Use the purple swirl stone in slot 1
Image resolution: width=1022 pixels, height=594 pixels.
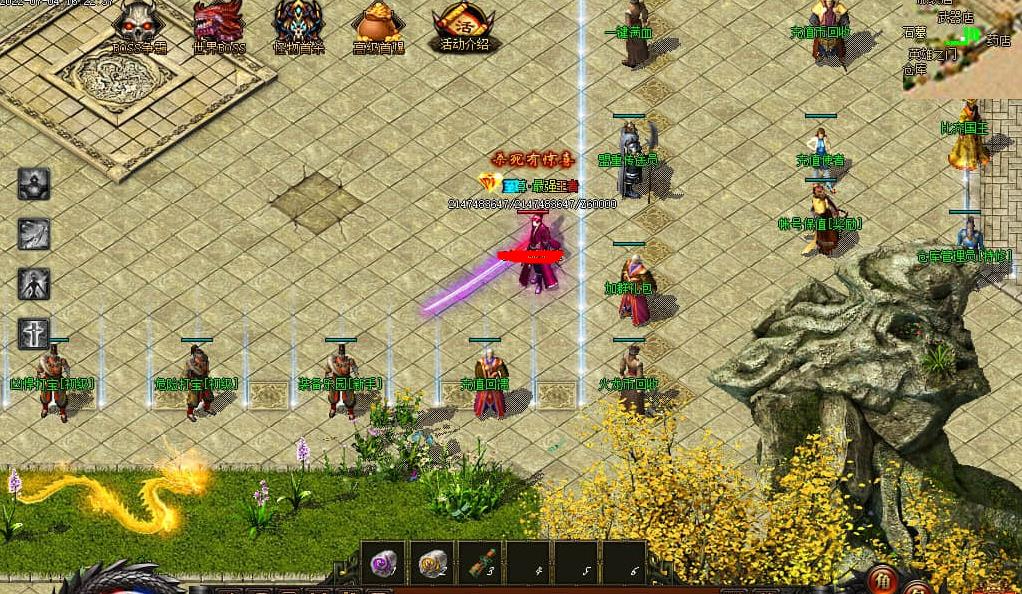coord(384,565)
